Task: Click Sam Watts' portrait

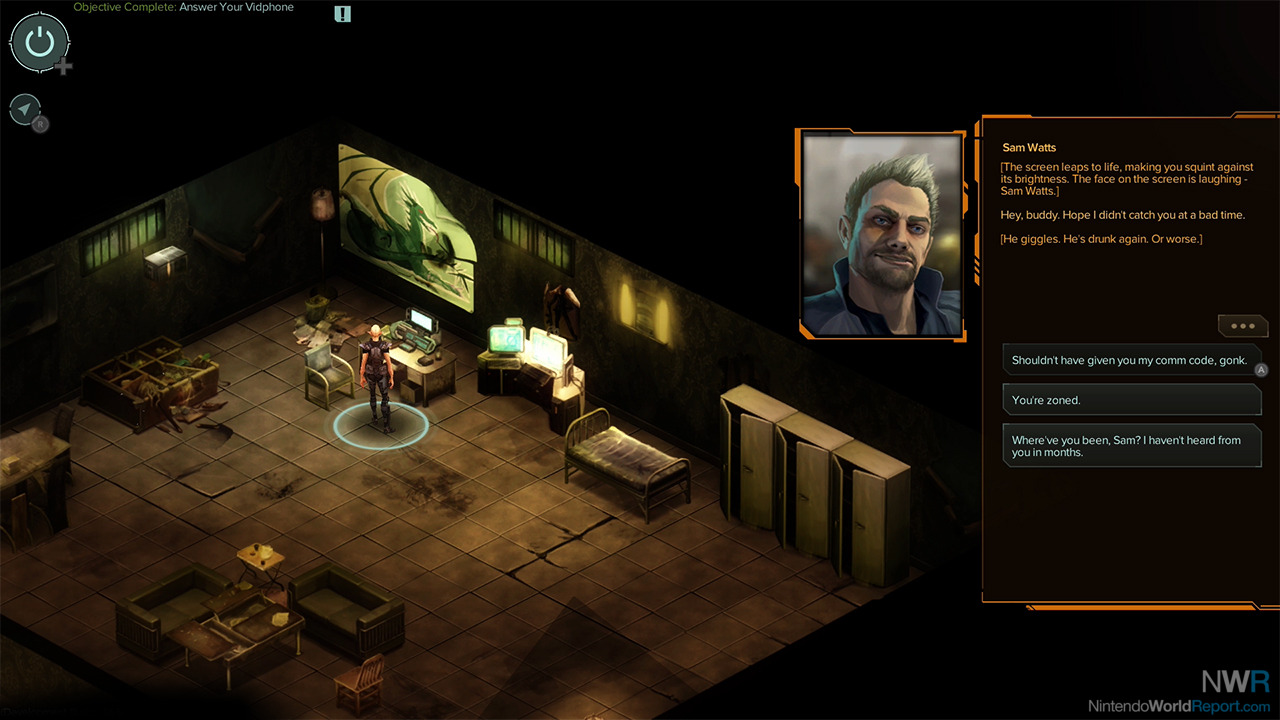Action: [x=882, y=235]
